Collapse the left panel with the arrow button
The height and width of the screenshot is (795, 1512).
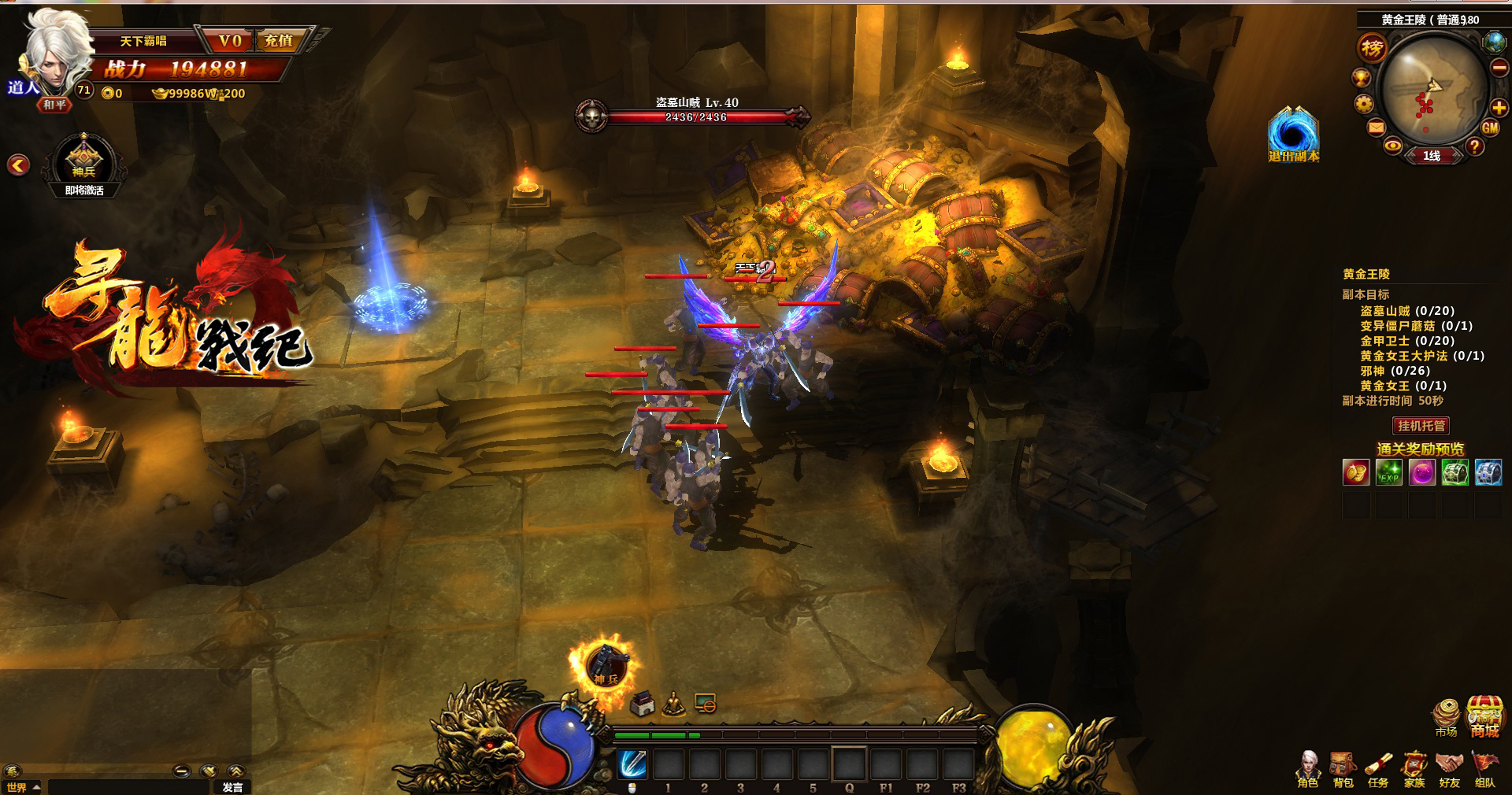pyautogui.click(x=18, y=165)
